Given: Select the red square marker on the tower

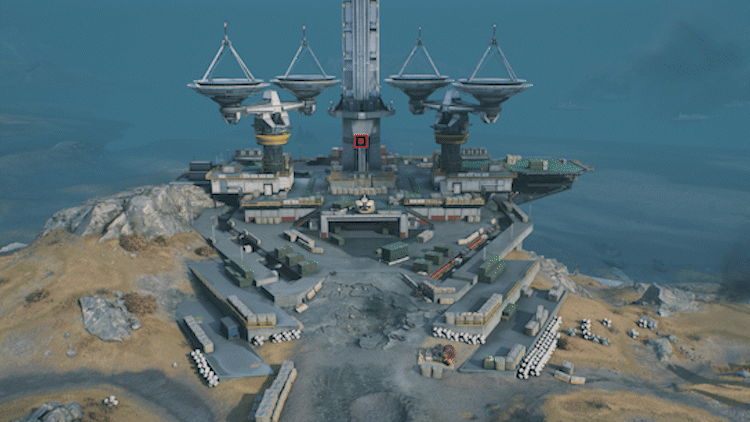Looking at the screenshot, I should pos(361,141).
